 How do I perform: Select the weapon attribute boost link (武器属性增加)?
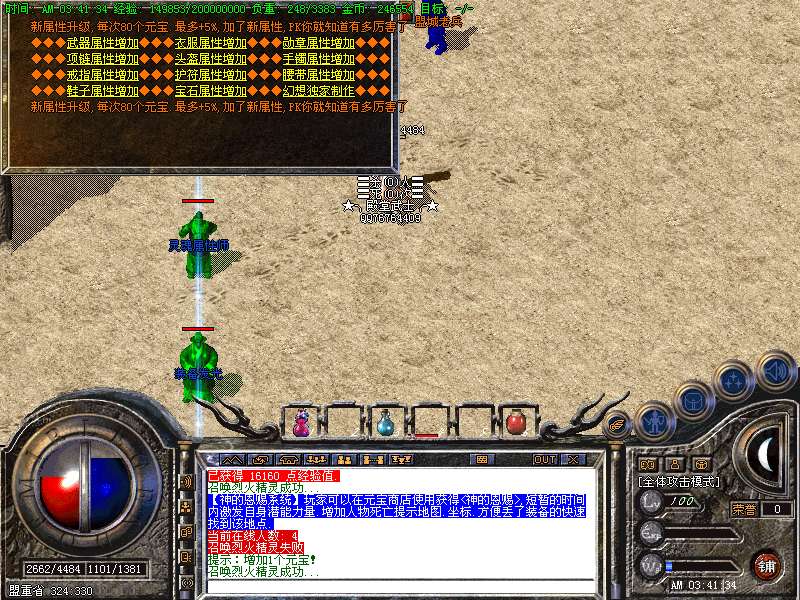coord(101,43)
